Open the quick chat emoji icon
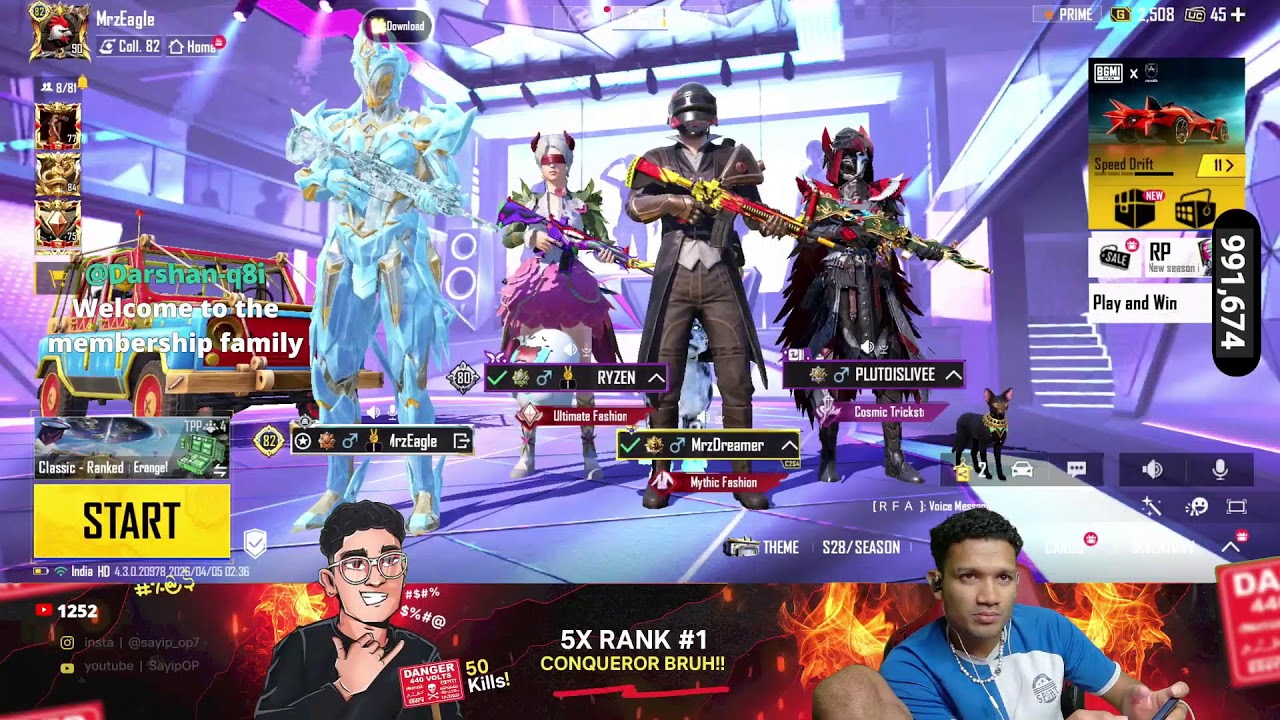This screenshot has width=1280, height=720. coord(1196,505)
